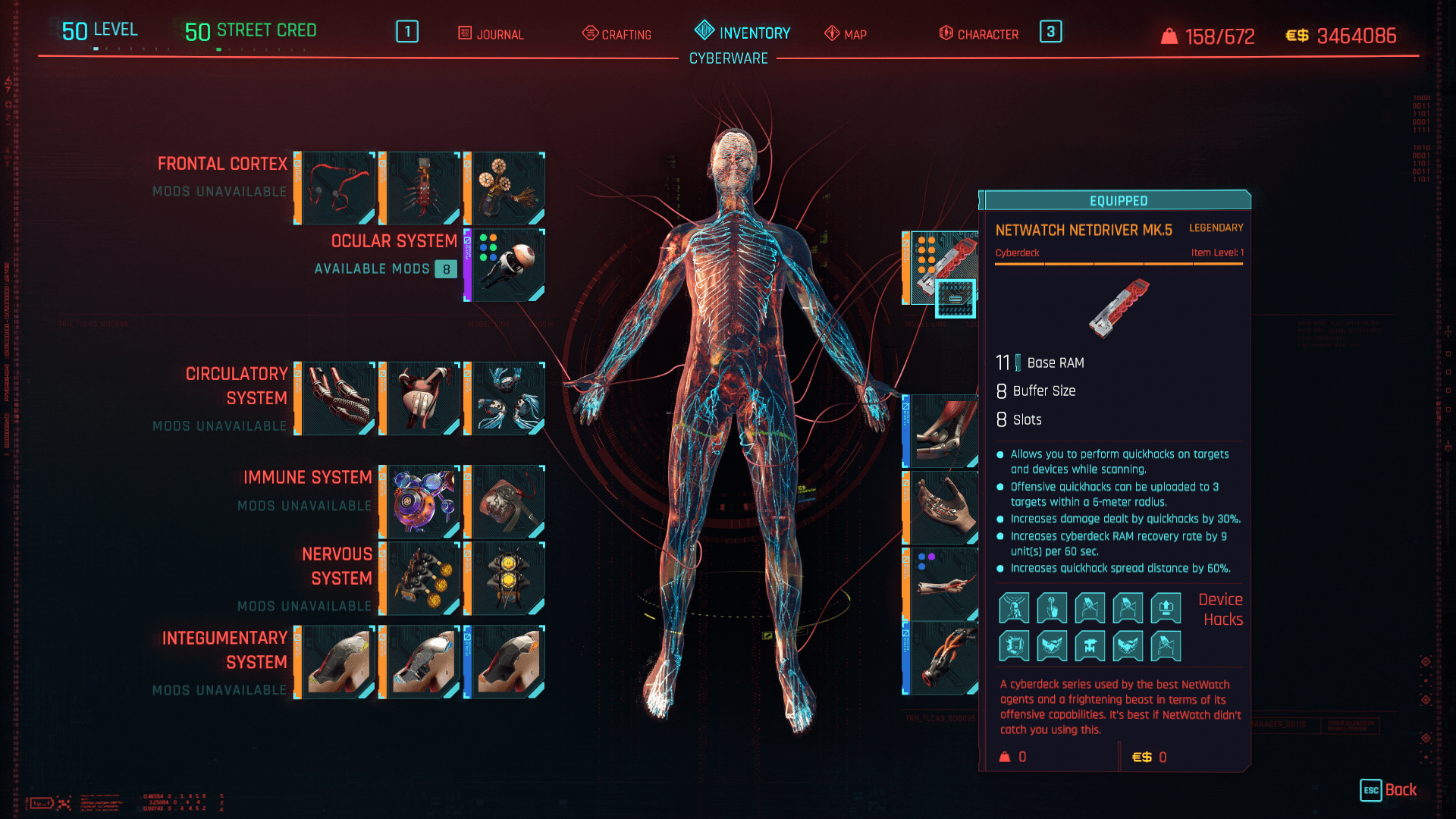Select the friendly handshake device hack icon
The height and width of the screenshot is (819, 1456).
[1052, 645]
